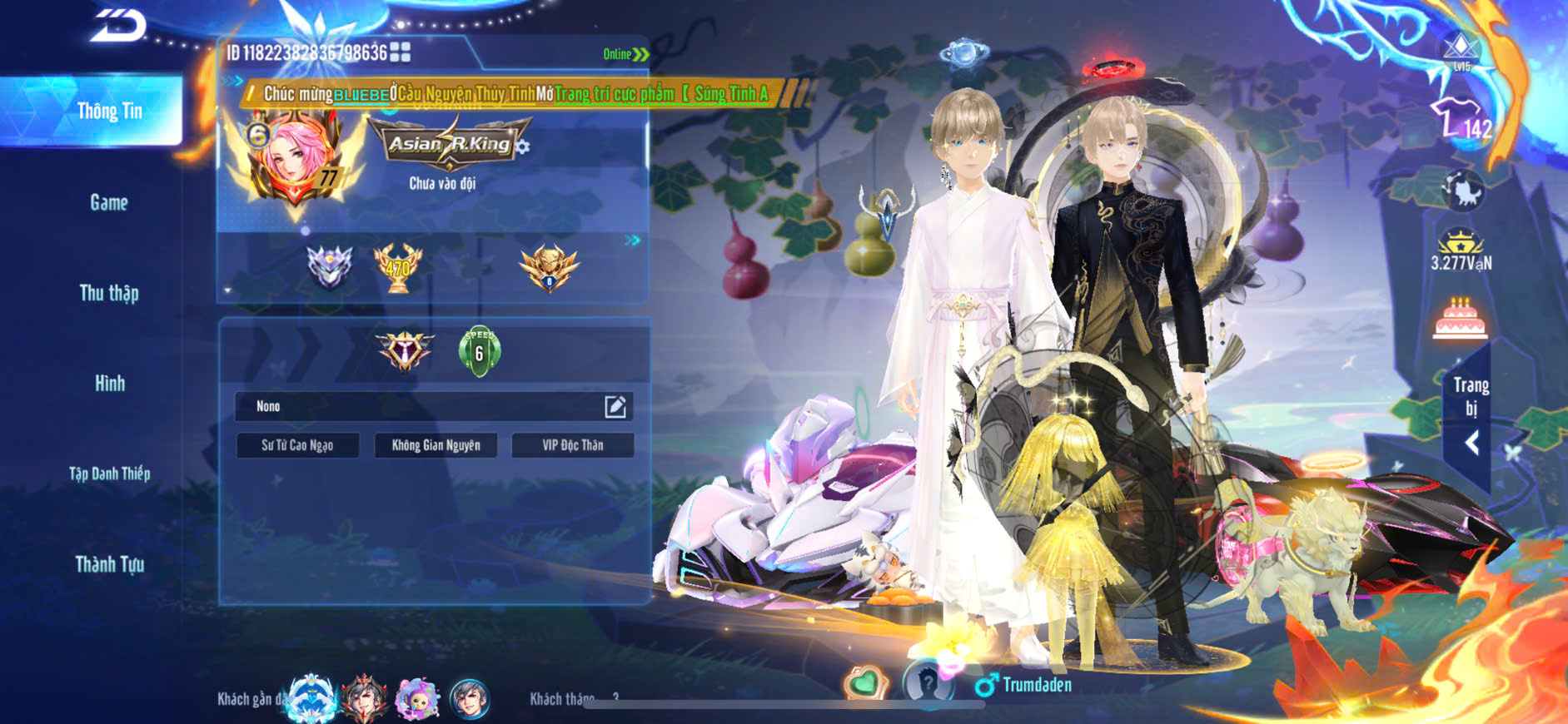Select the Thu thập tab

pyautogui.click(x=109, y=293)
